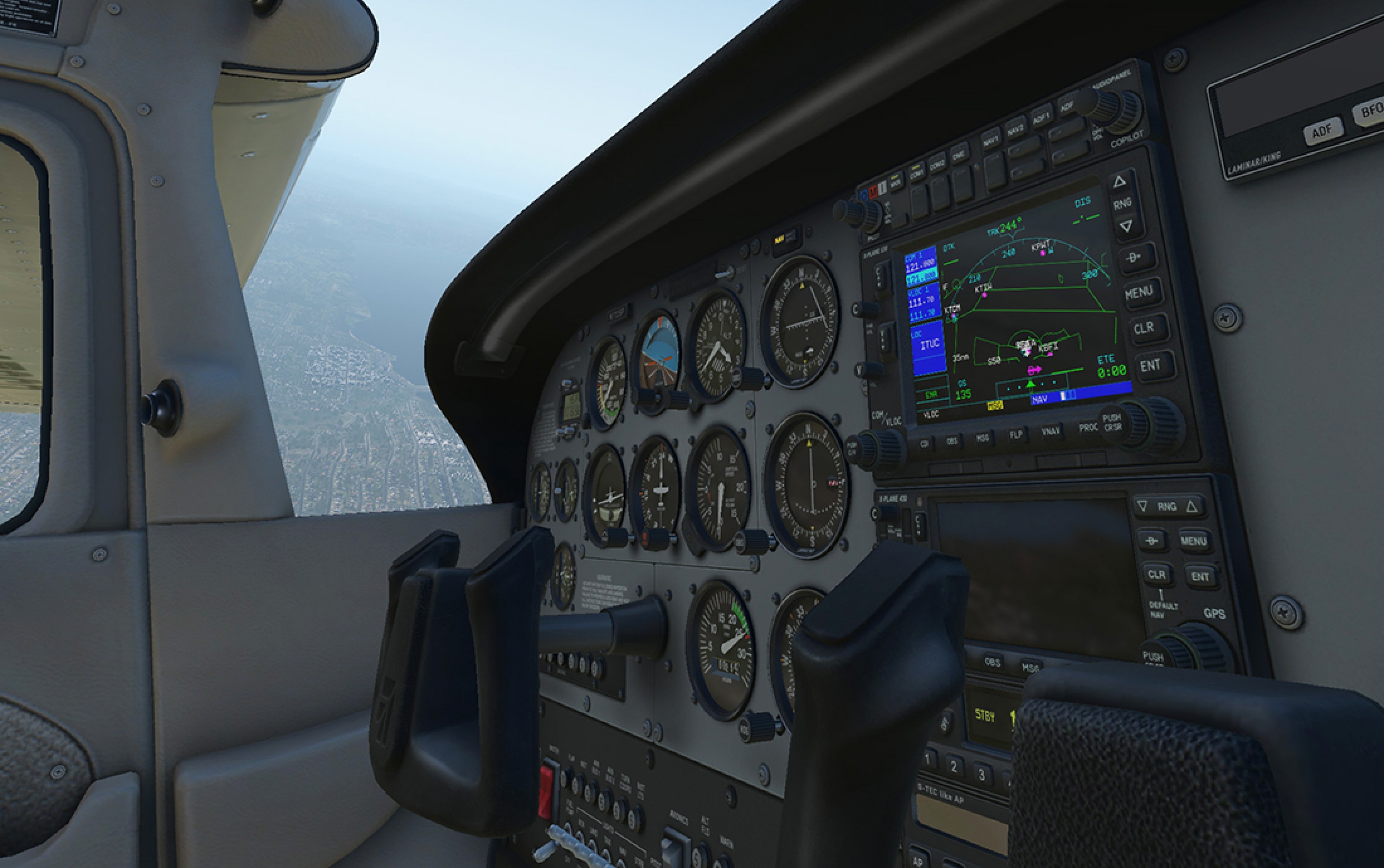
Task: Toggle the CDI button under the GPS map
Action: pyautogui.click(x=924, y=444)
